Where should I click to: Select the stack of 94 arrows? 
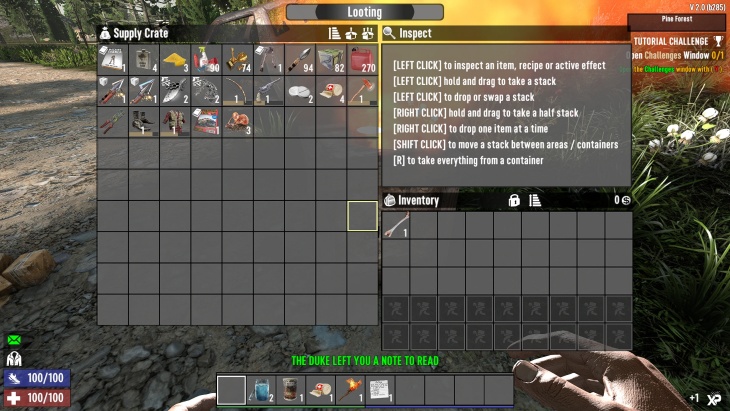click(300, 60)
